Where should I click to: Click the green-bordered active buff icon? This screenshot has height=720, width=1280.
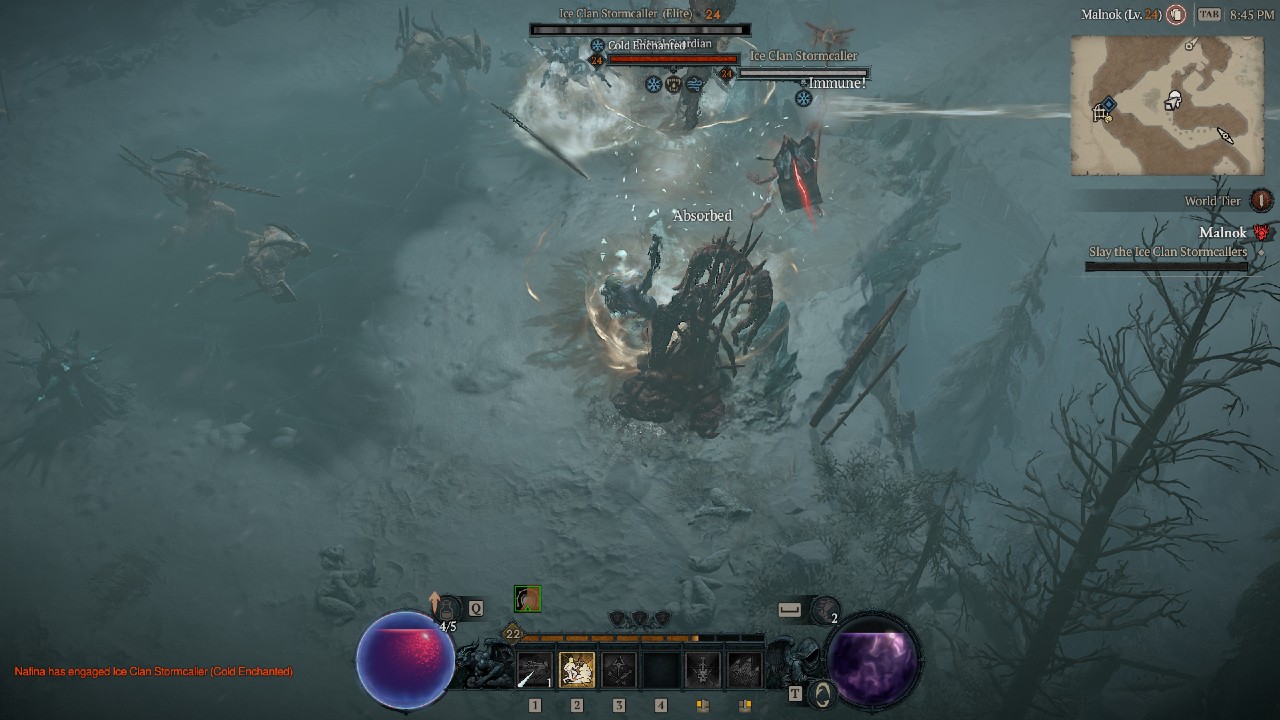[x=527, y=599]
